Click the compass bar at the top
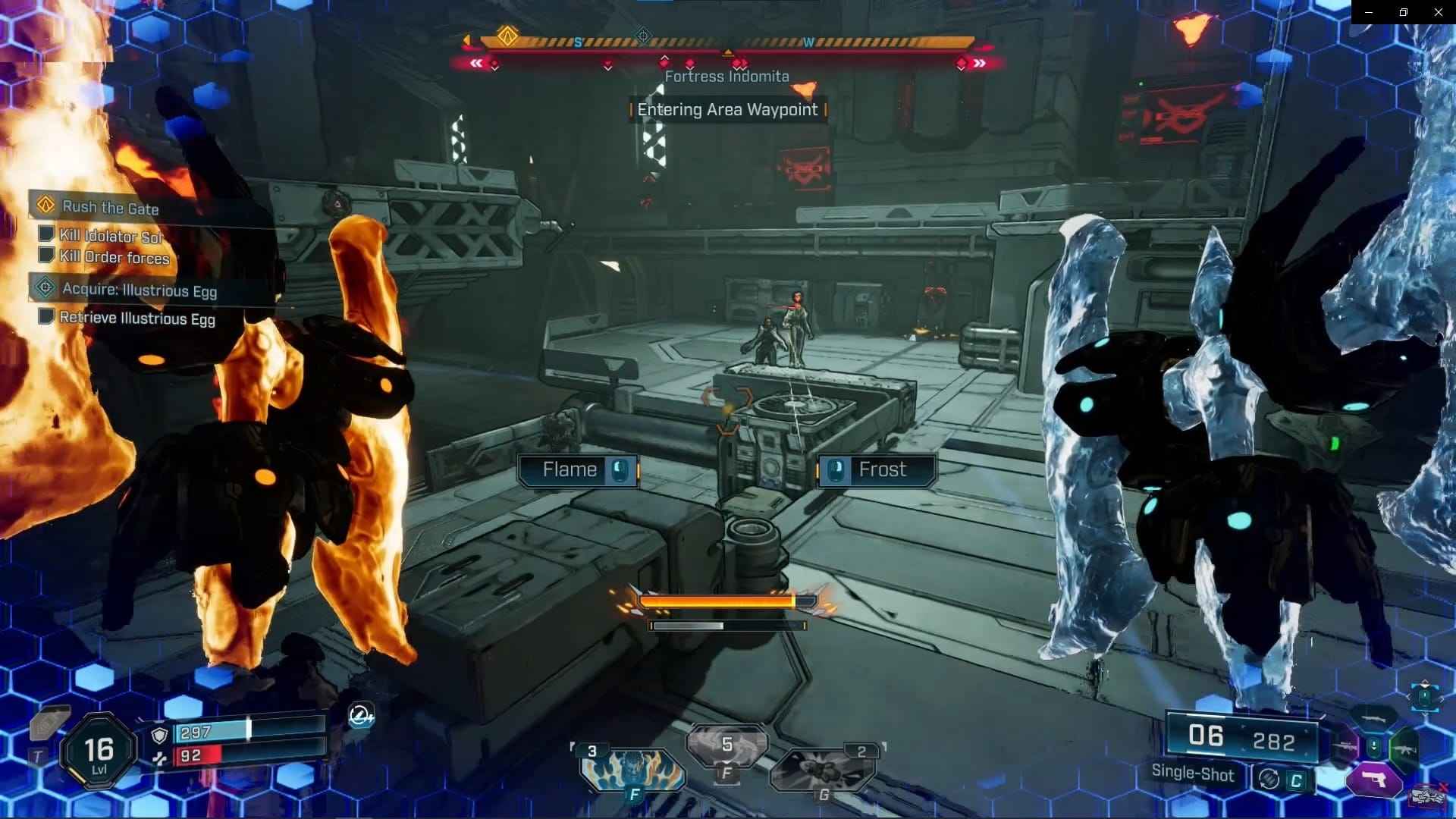 click(726, 42)
